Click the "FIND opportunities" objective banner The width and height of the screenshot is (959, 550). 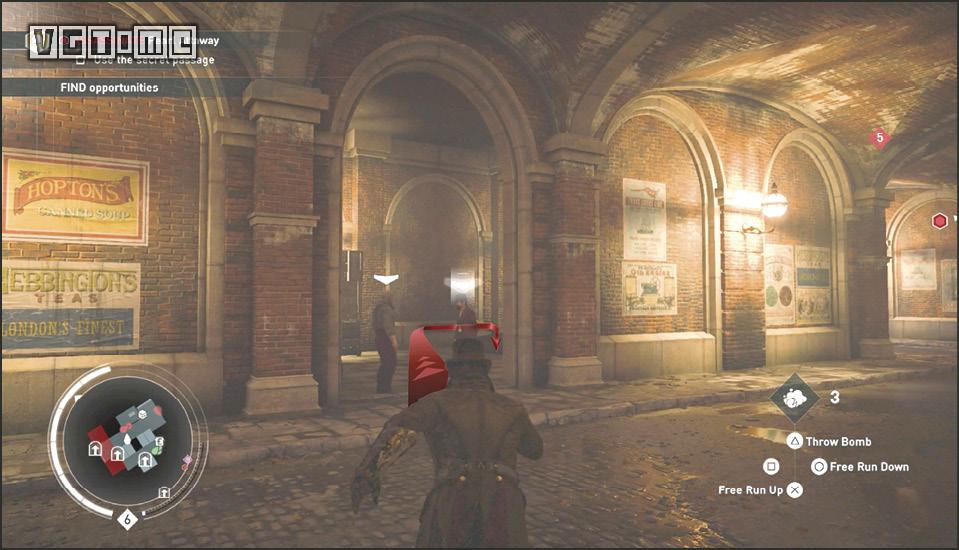(109, 87)
